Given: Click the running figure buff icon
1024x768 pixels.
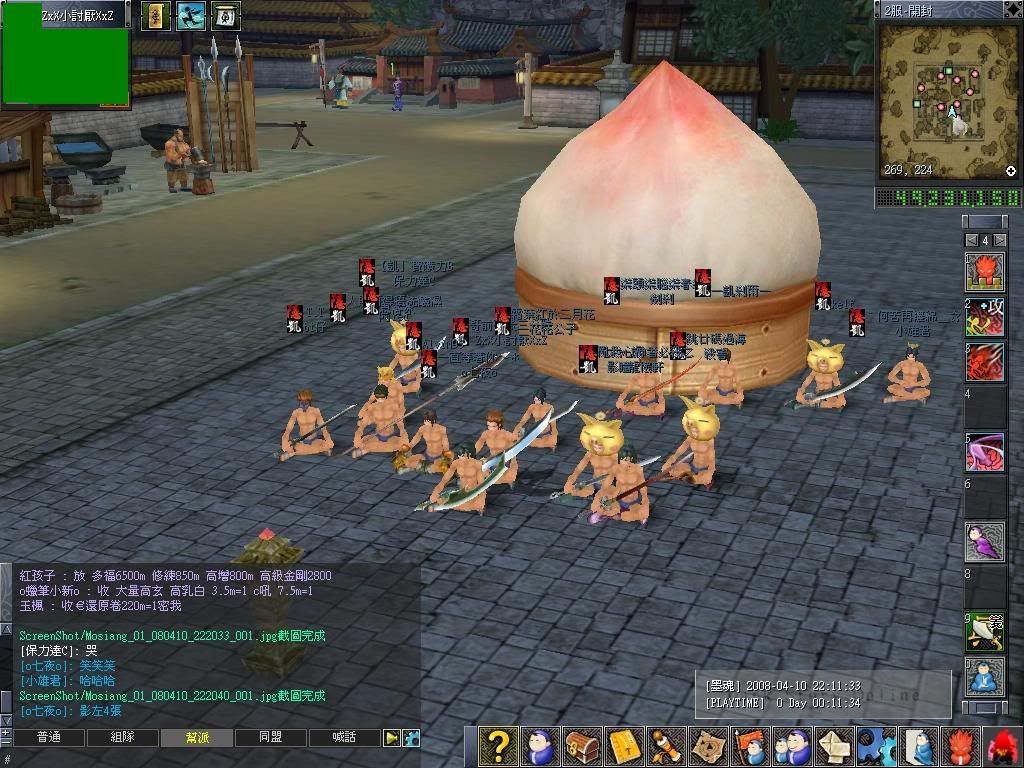Looking at the screenshot, I should 190,15.
